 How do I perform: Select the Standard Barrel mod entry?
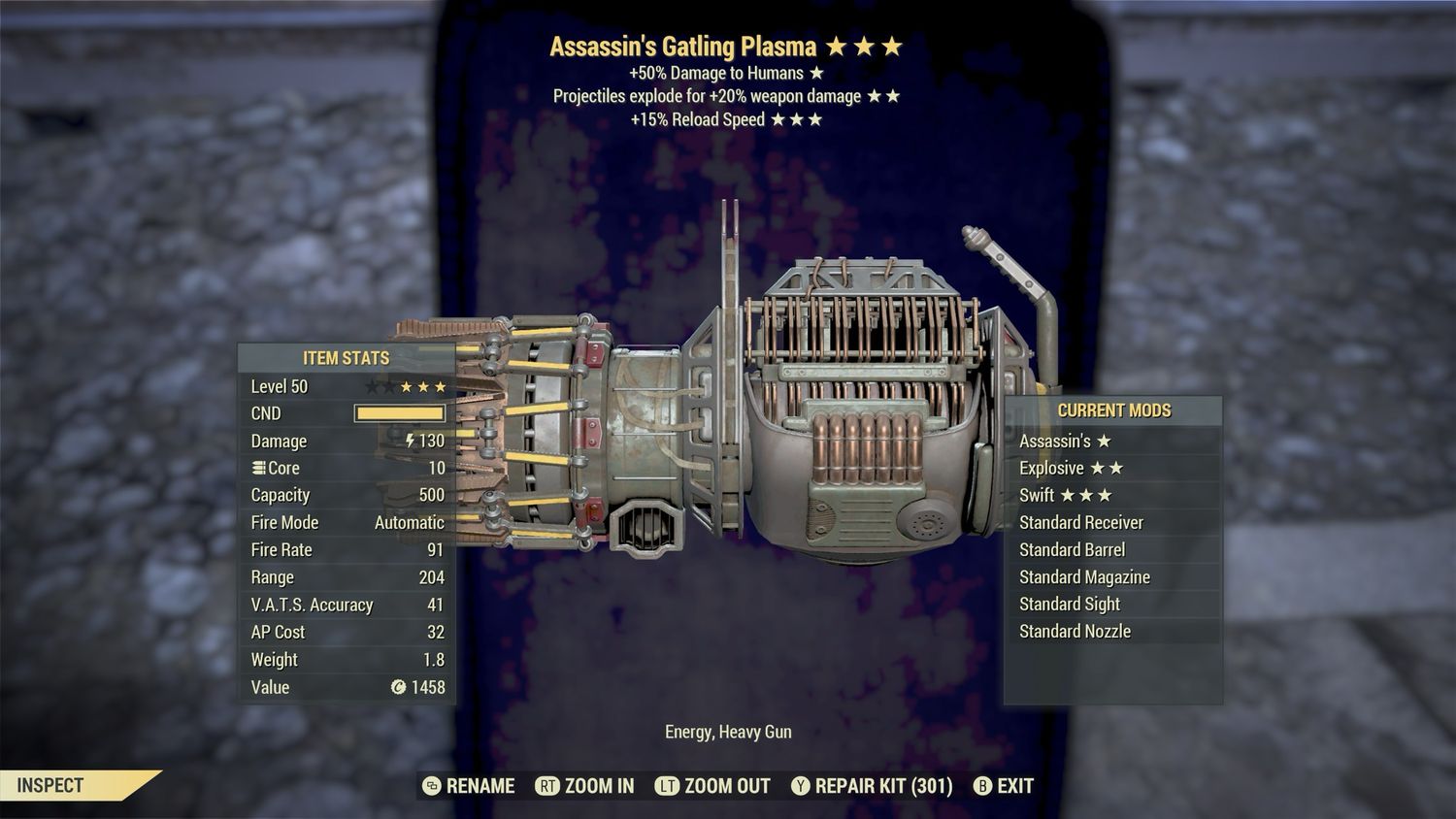(x=1112, y=549)
